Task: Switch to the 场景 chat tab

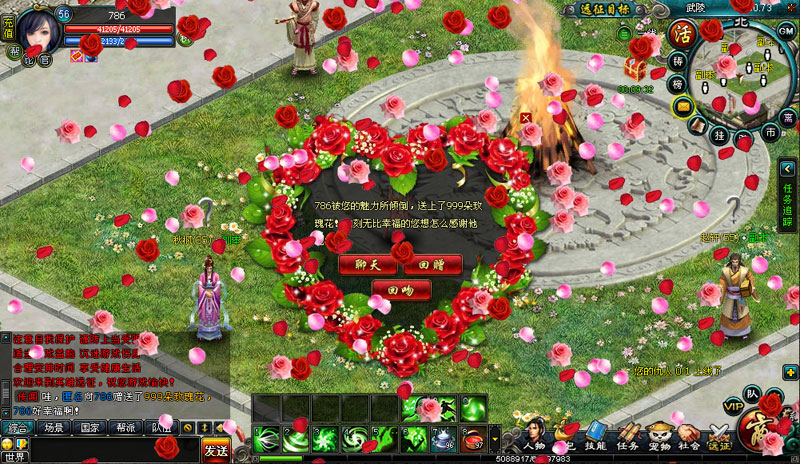Action: click(54, 427)
